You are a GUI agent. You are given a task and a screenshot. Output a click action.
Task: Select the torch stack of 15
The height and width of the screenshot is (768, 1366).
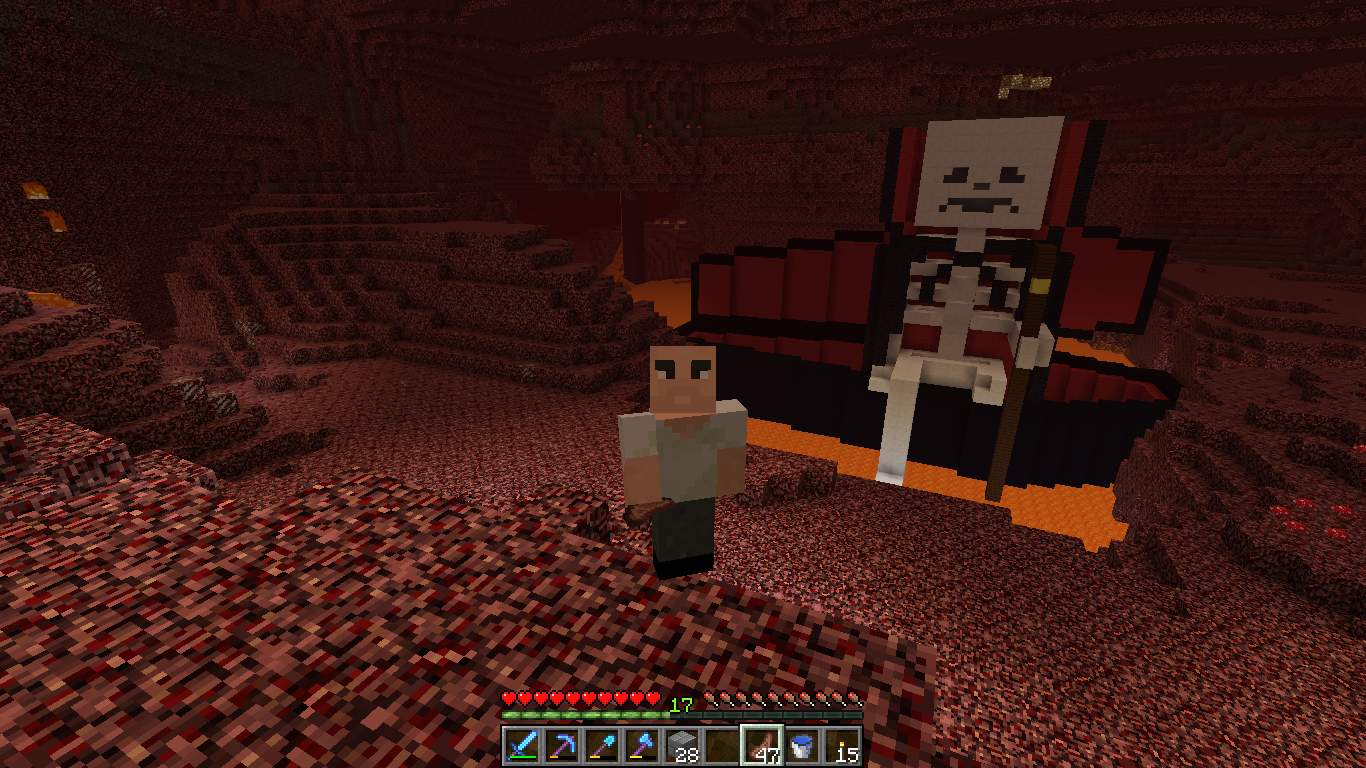click(x=841, y=746)
